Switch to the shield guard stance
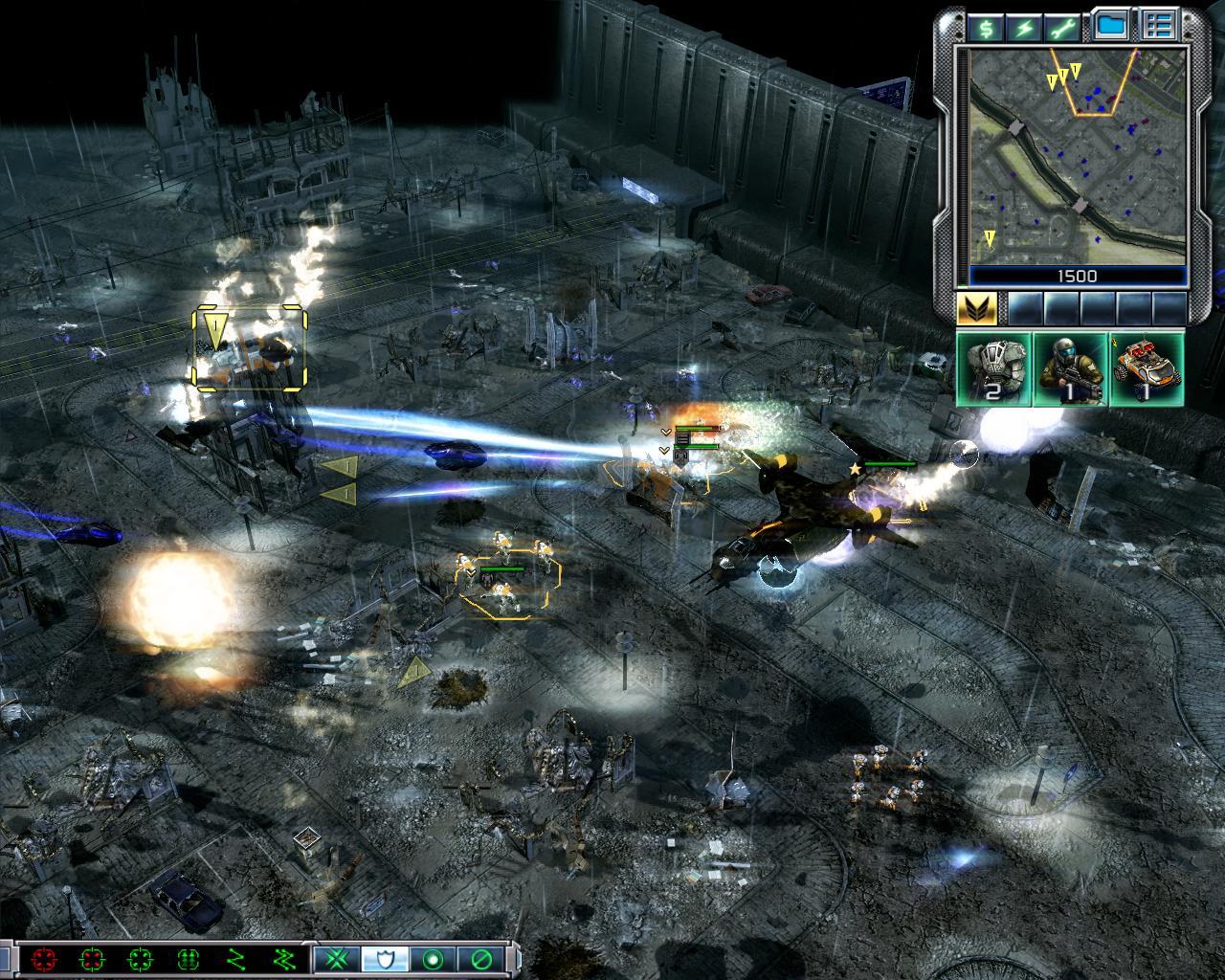This screenshot has height=980, width=1225. click(x=385, y=959)
